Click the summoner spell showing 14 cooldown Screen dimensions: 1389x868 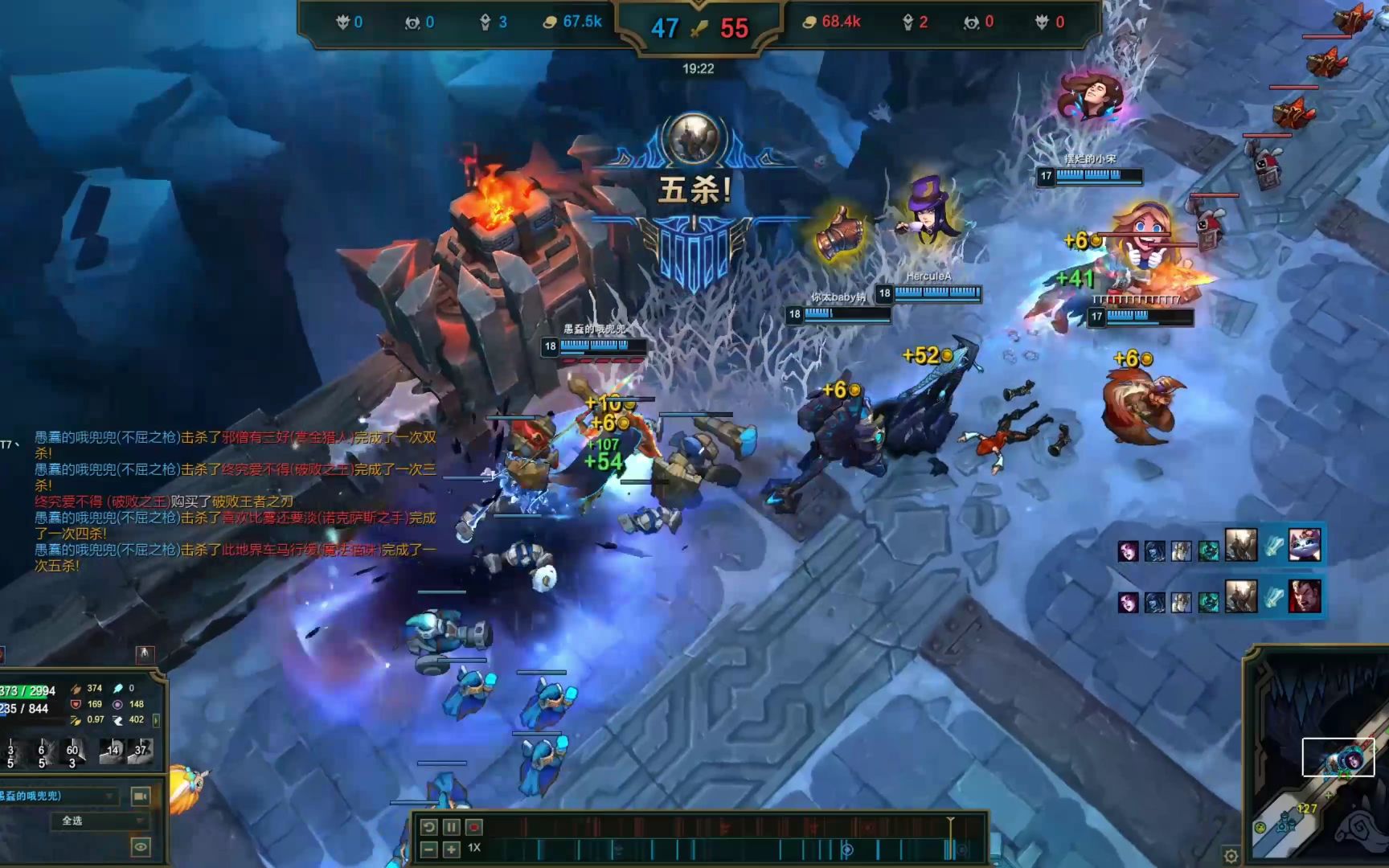[x=112, y=751]
